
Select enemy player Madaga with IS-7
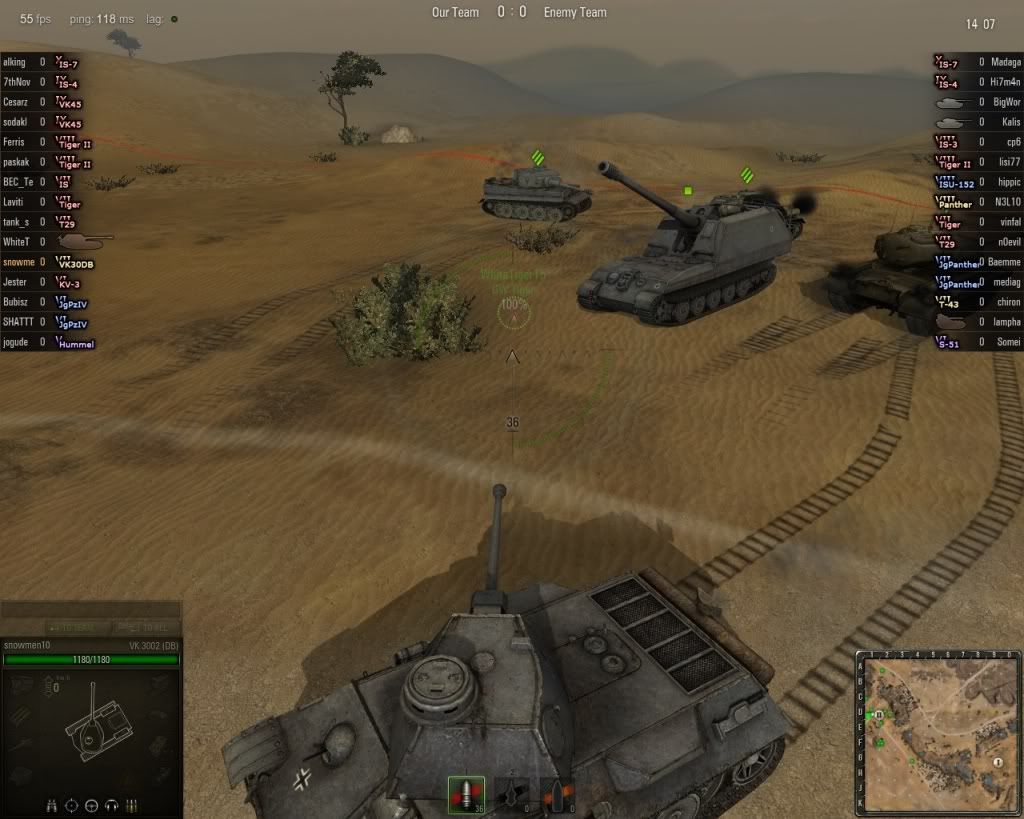975,62
